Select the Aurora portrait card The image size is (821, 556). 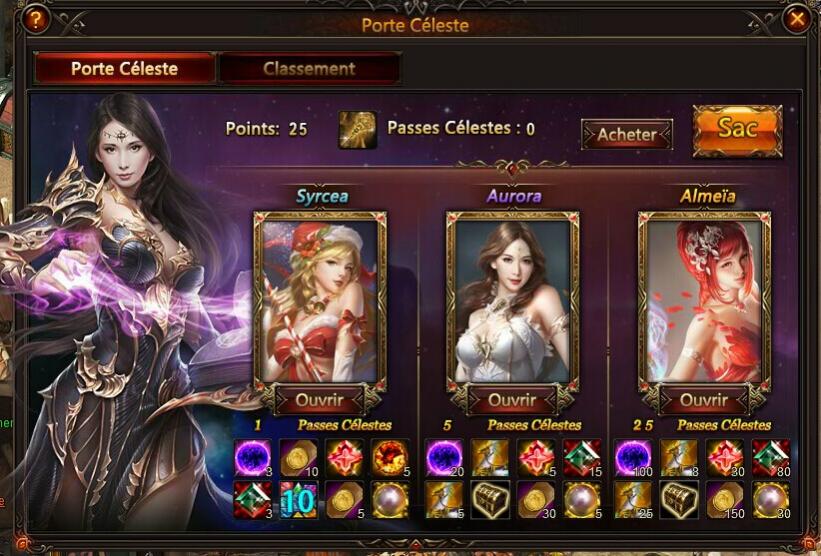512,300
